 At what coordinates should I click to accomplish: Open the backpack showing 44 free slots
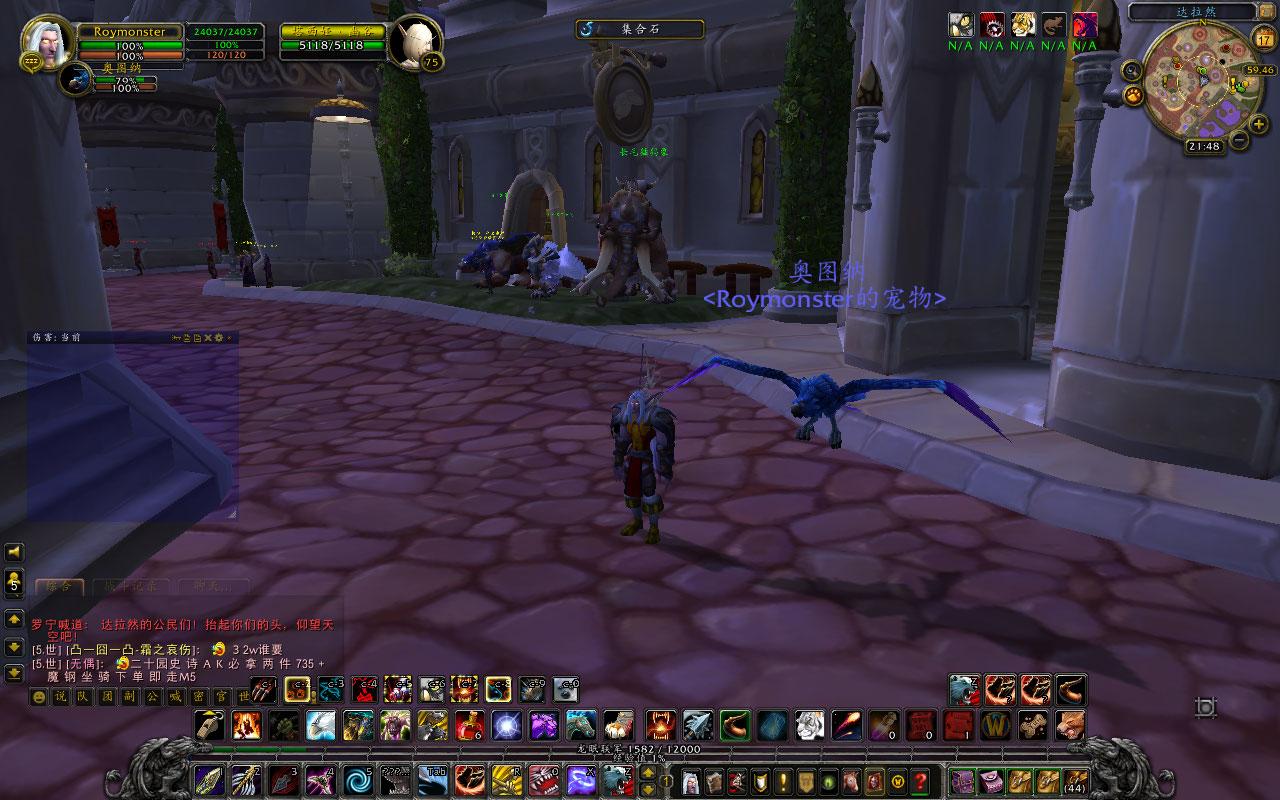[x=1076, y=780]
